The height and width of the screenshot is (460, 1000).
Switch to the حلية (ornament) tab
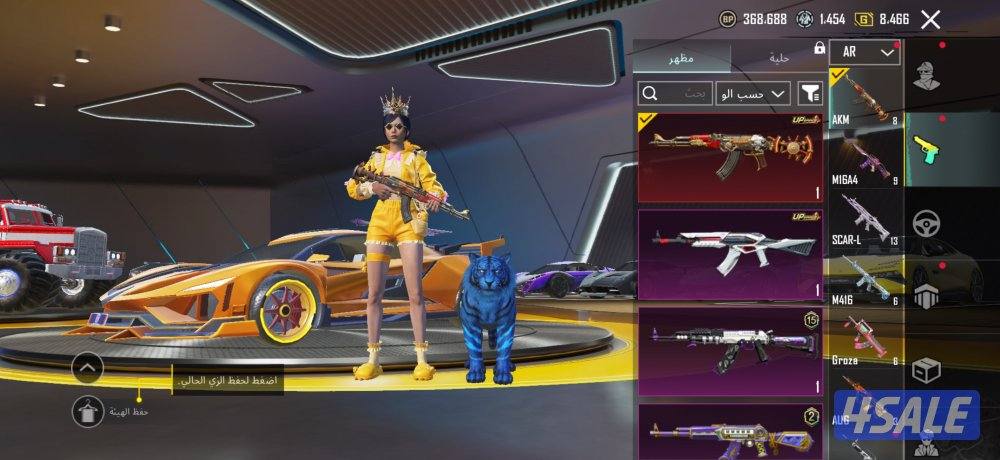779,58
